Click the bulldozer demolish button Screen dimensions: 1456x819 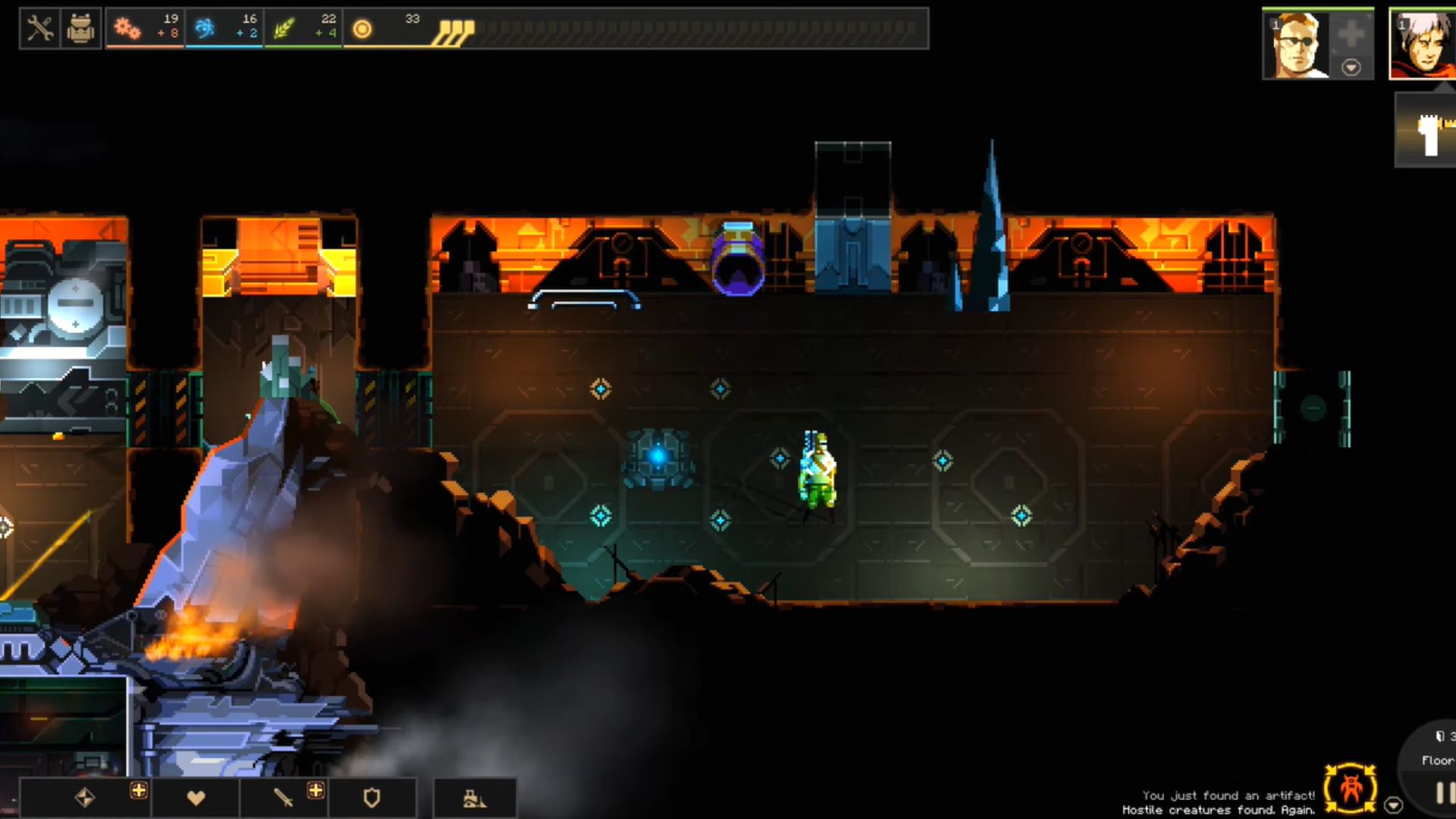475,799
